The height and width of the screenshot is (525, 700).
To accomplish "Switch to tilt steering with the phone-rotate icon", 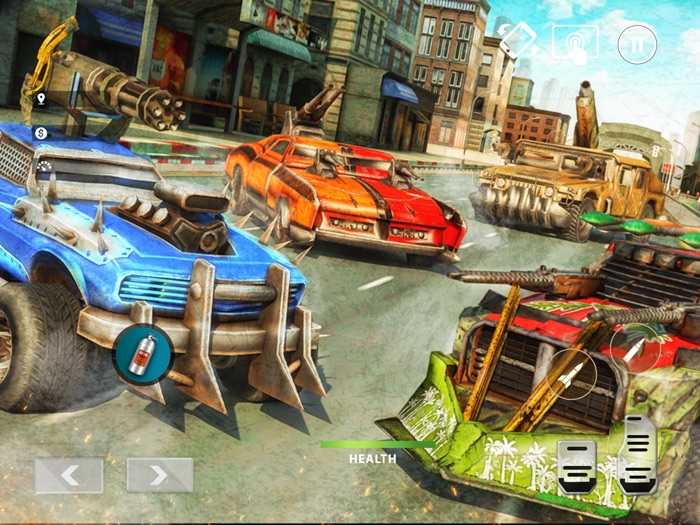I will pyautogui.click(x=518, y=40).
